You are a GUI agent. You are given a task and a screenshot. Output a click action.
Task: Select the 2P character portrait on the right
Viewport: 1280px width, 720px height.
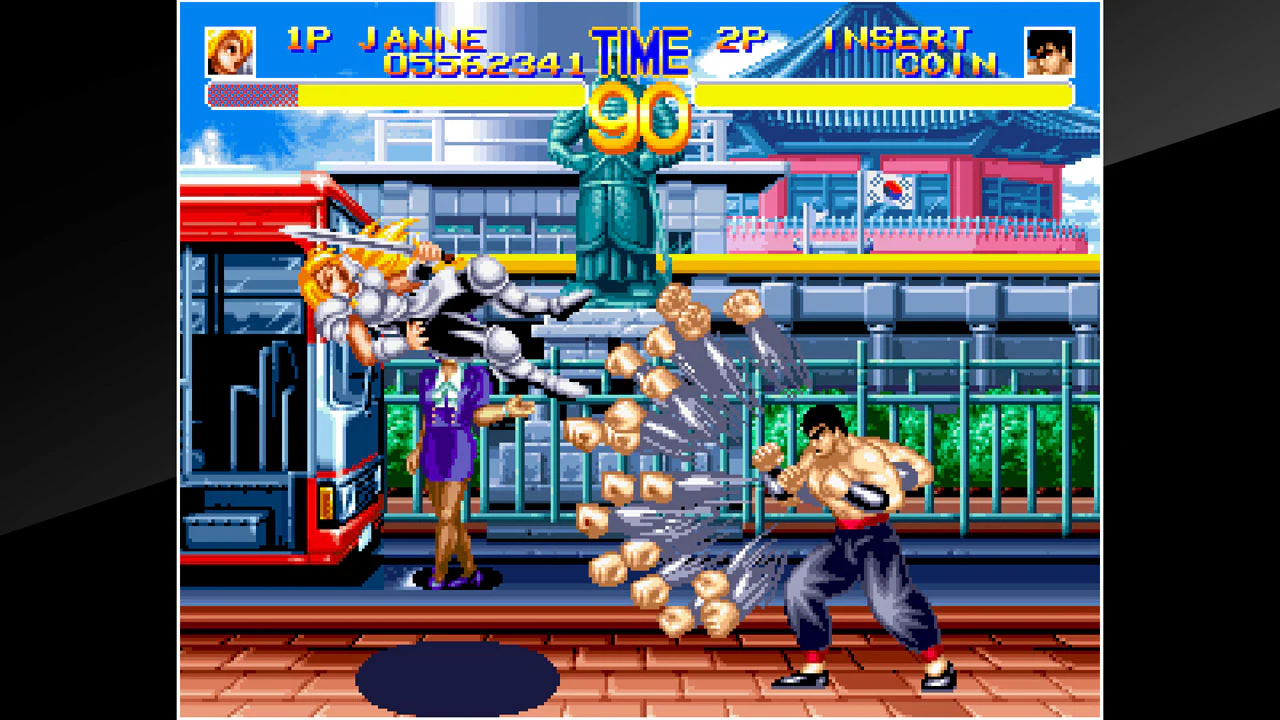(1051, 47)
